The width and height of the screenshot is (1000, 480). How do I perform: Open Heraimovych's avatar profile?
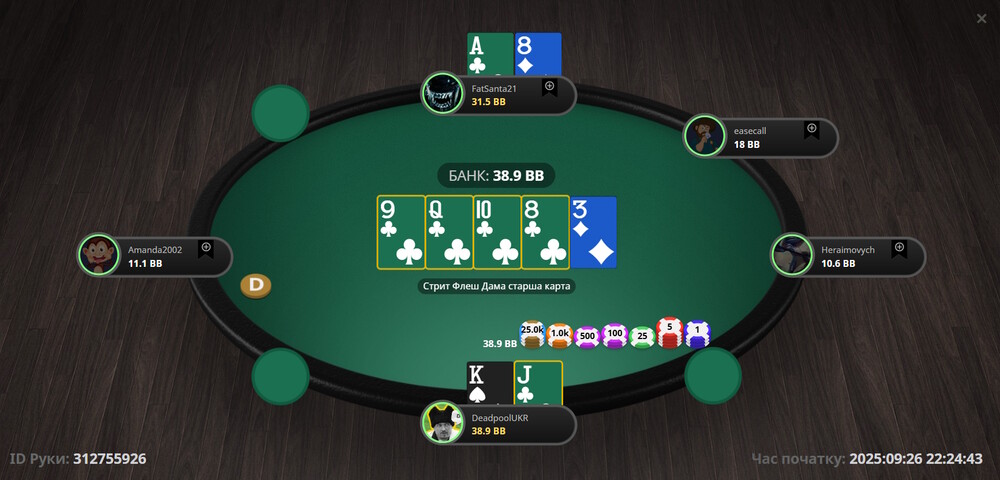click(792, 255)
